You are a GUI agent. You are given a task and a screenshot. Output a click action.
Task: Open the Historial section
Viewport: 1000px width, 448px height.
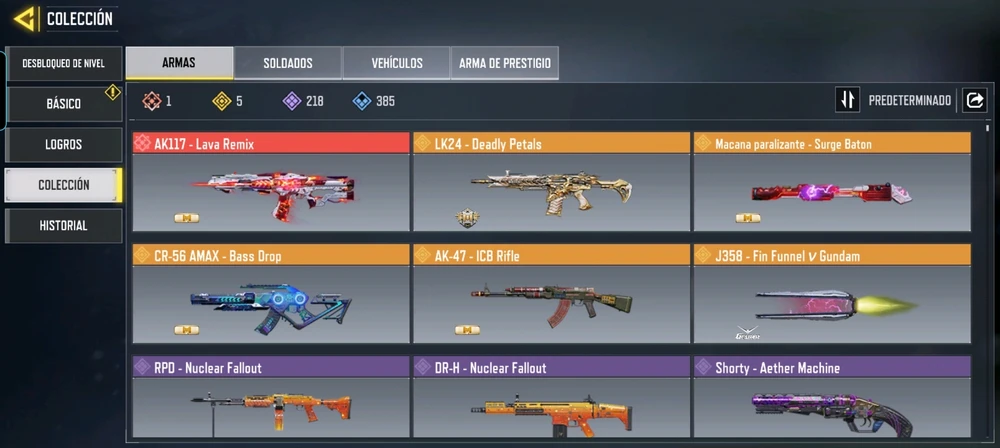pos(63,226)
